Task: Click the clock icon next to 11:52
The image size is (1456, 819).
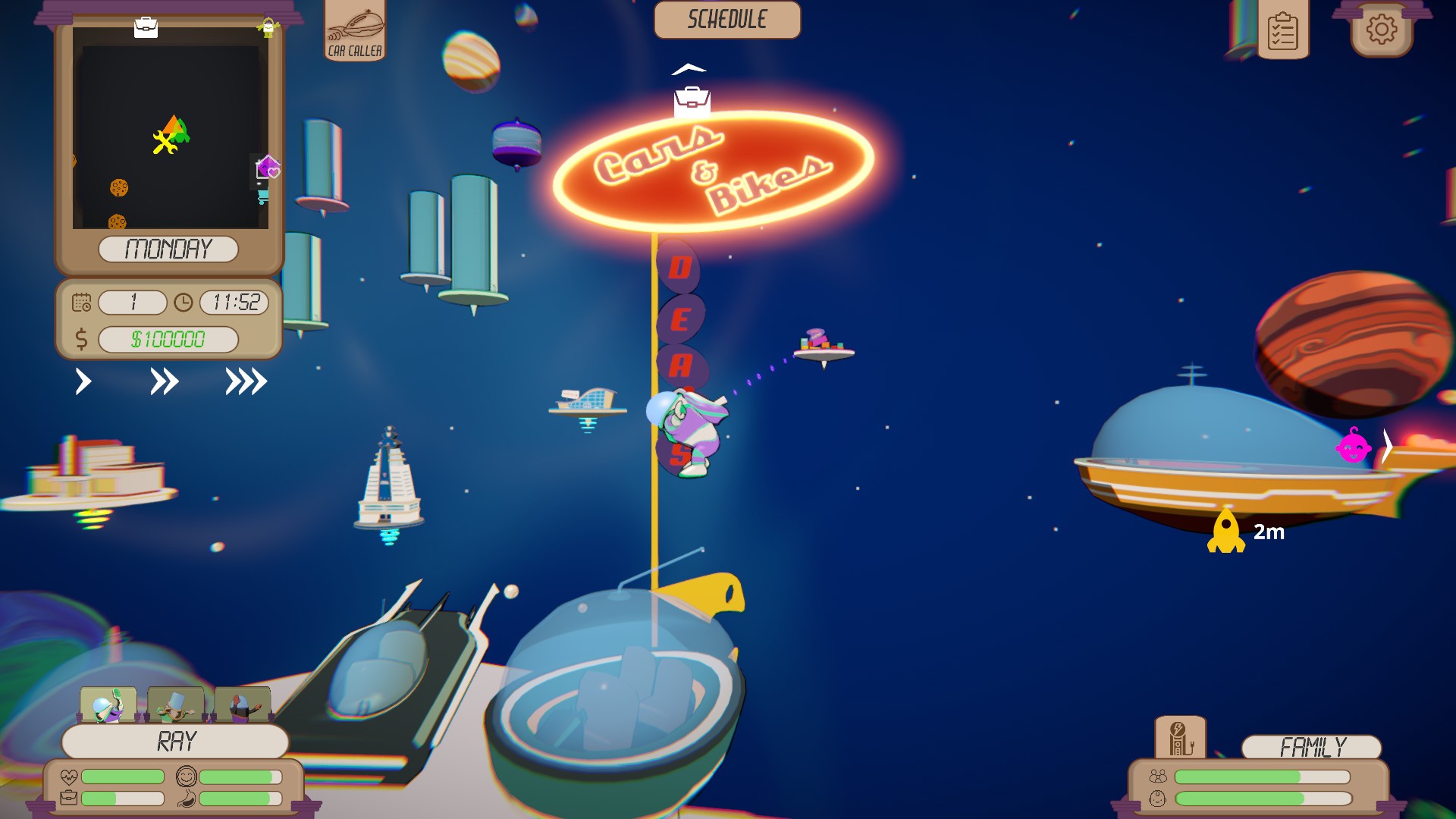Action: [x=182, y=303]
